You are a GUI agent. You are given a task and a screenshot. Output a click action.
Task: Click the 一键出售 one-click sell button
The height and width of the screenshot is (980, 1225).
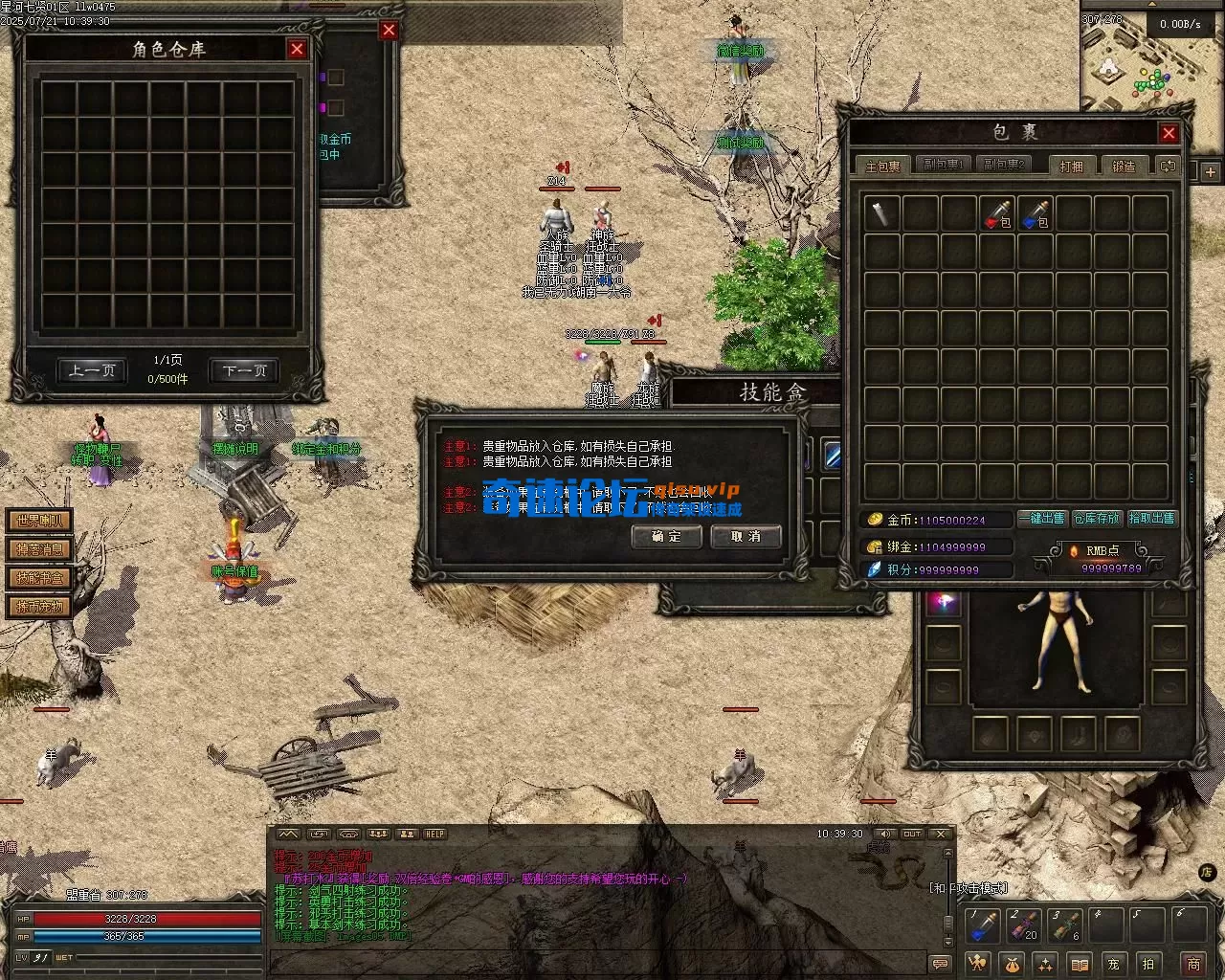[1042, 518]
